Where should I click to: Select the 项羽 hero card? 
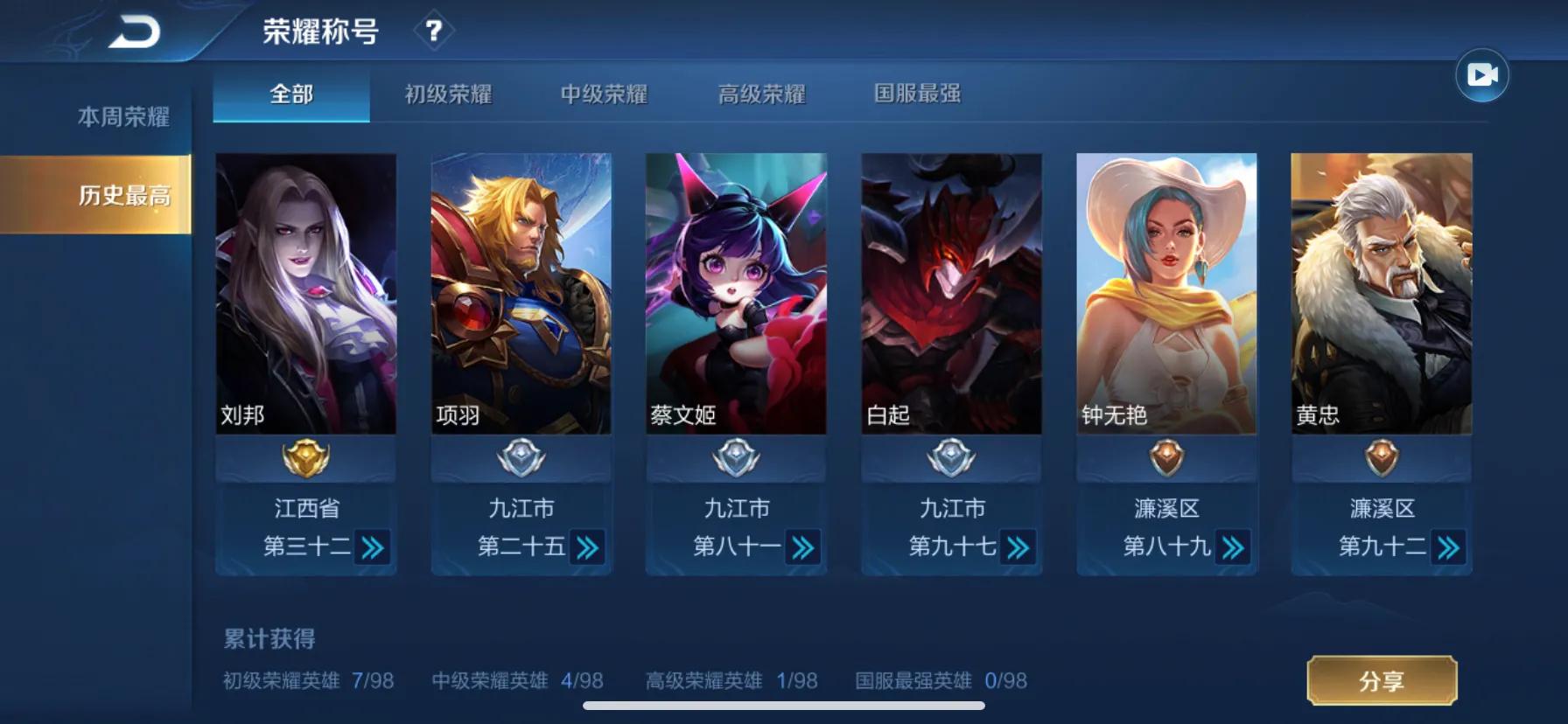(521, 294)
